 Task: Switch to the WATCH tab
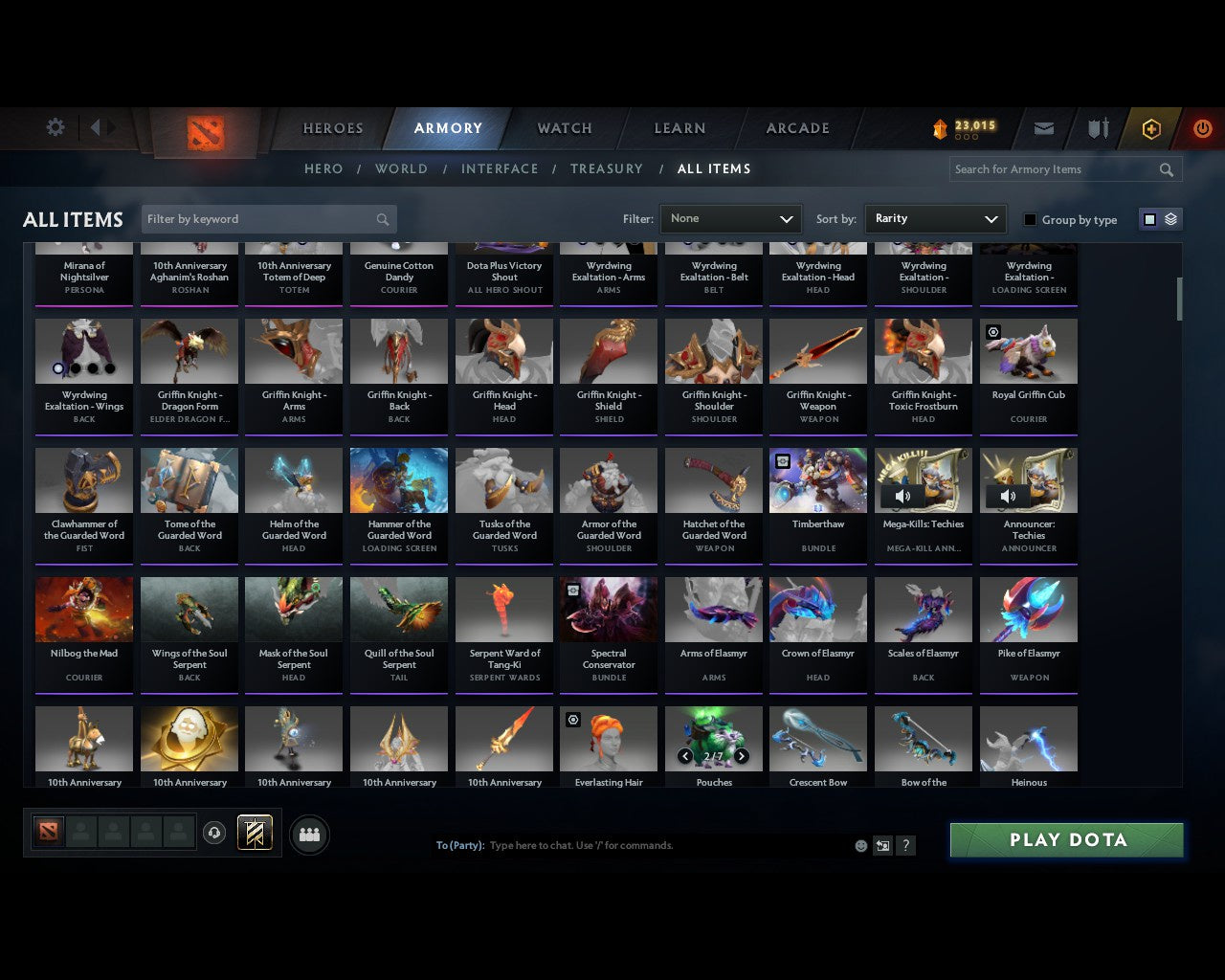pyautogui.click(x=564, y=127)
